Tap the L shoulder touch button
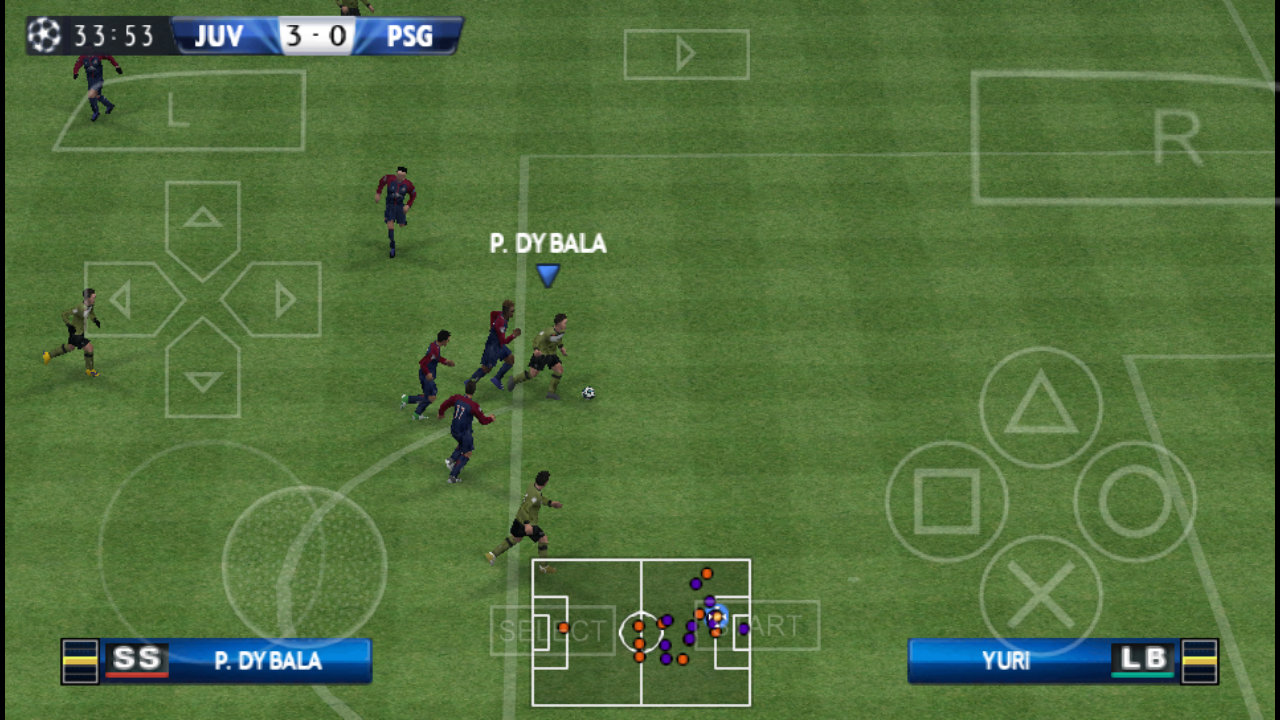This screenshot has width=1280, height=720. point(180,110)
